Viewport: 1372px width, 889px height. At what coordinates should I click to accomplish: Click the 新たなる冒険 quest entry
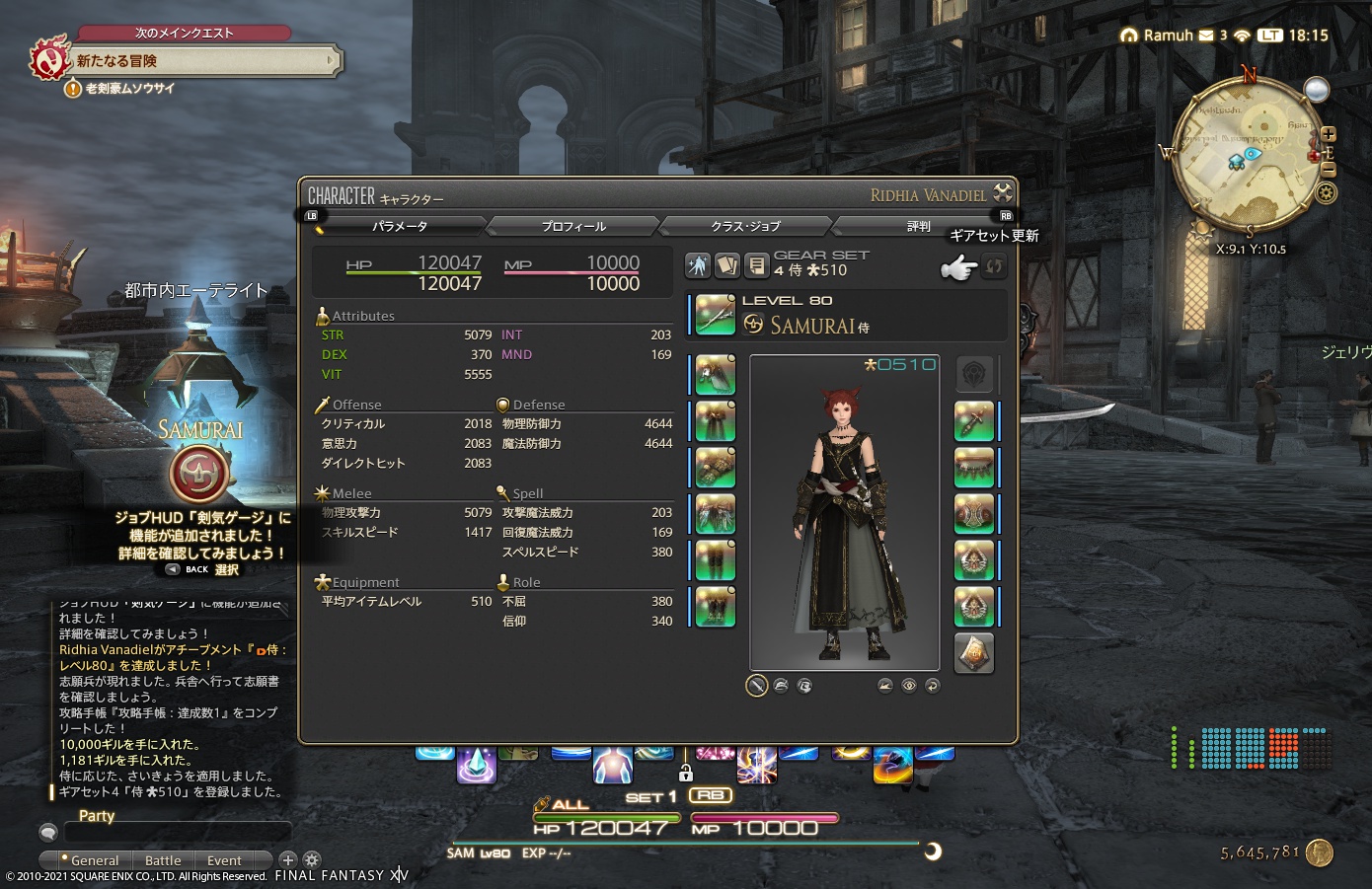(x=188, y=60)
